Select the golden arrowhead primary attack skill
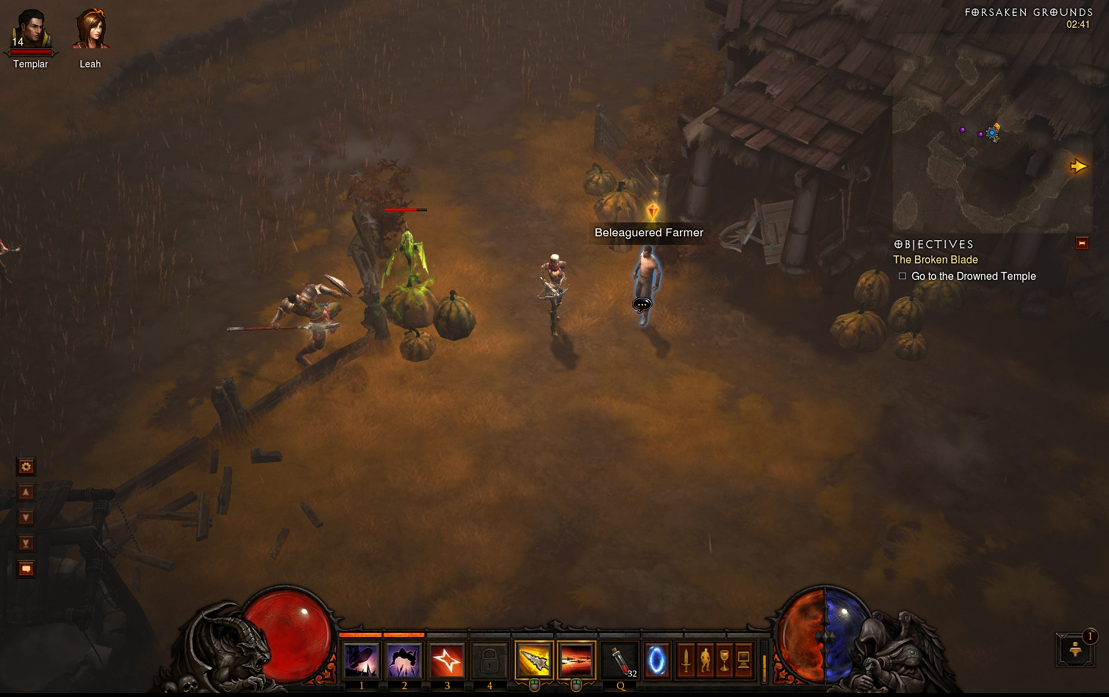 click(534, 661)
